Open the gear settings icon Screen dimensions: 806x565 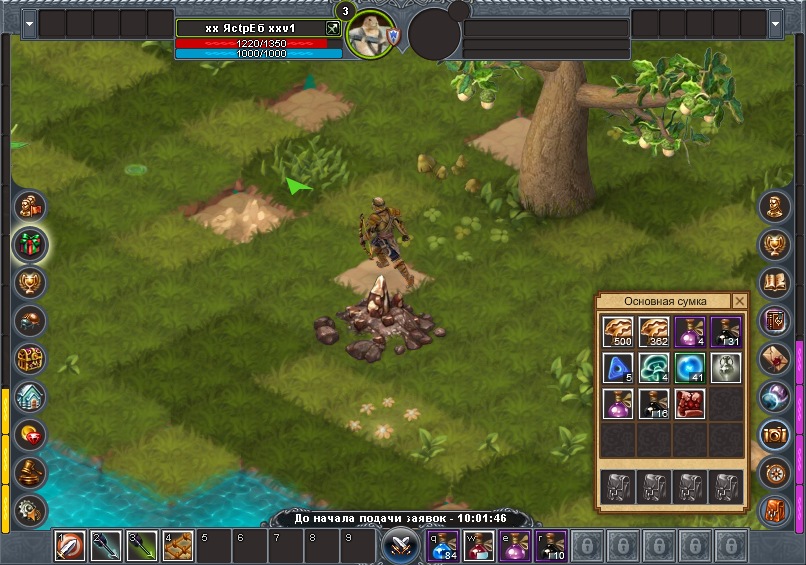(x=30, y=508)
